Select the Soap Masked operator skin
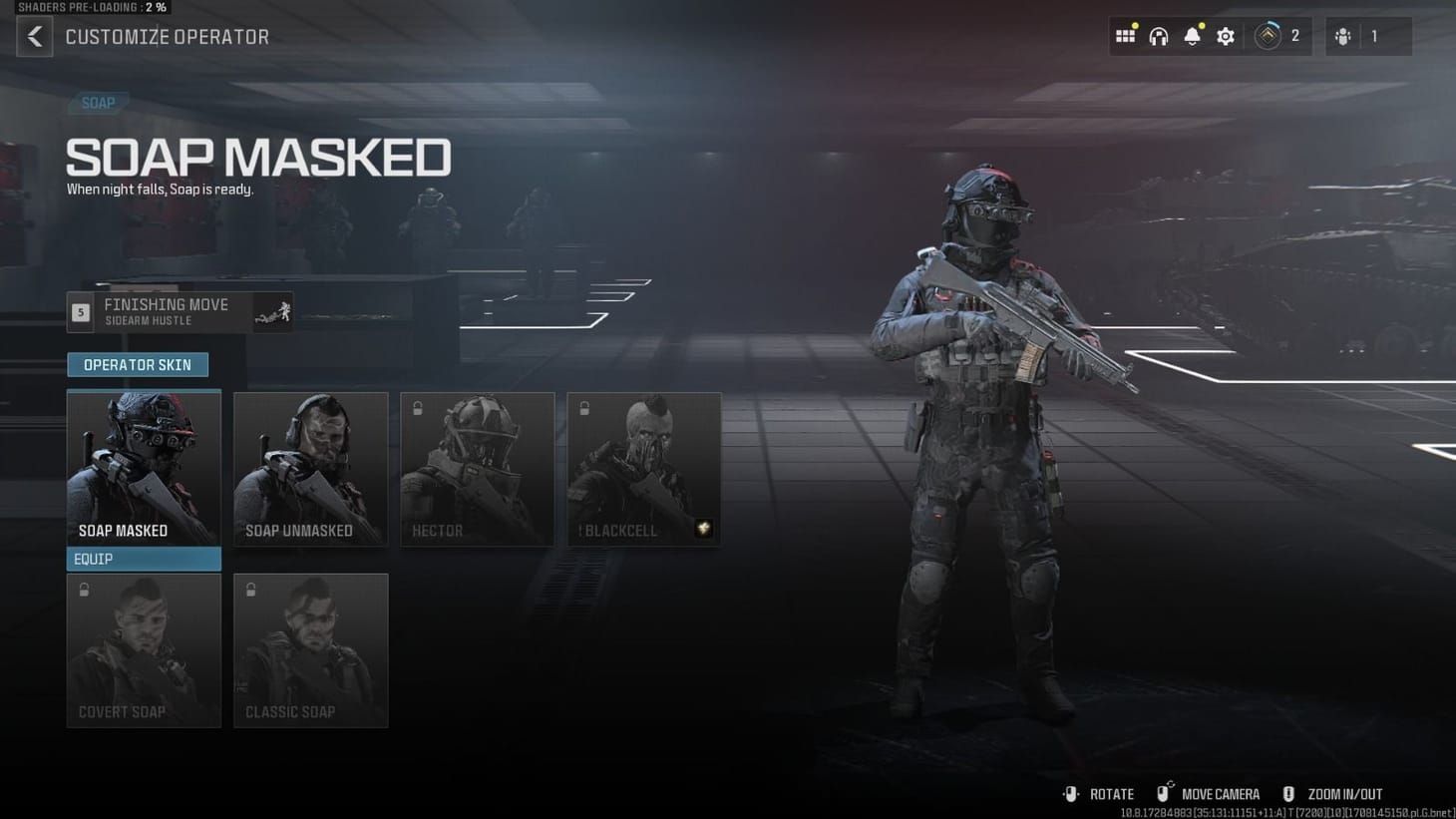Screen dimensions: 1456x819 [x=144, y=464]
